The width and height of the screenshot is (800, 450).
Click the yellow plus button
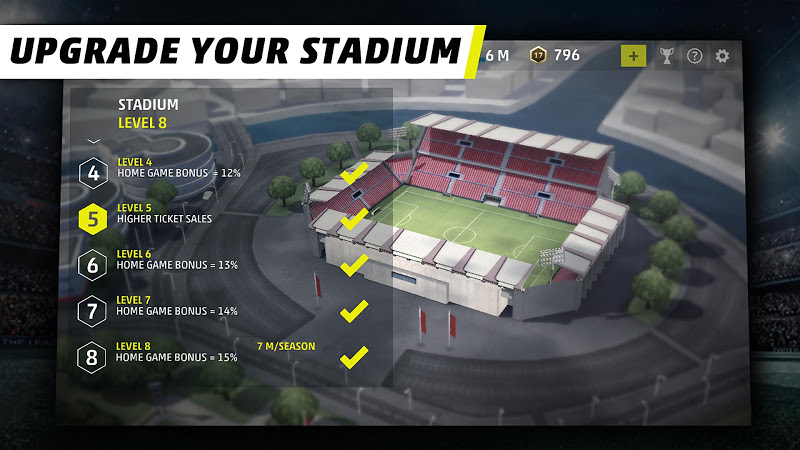tap(633, 56)
